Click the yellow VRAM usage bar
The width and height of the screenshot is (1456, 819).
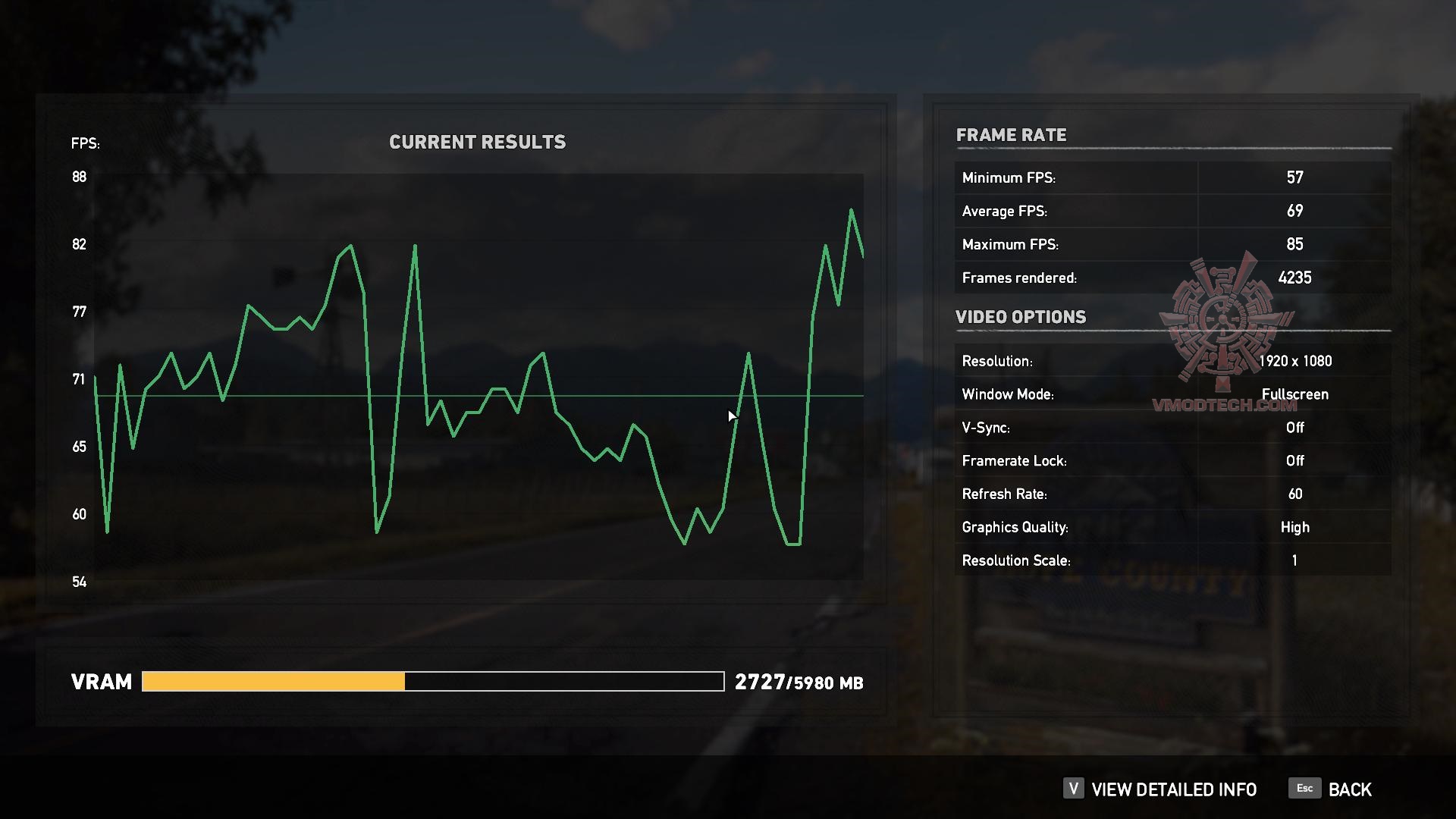point(273,682)
